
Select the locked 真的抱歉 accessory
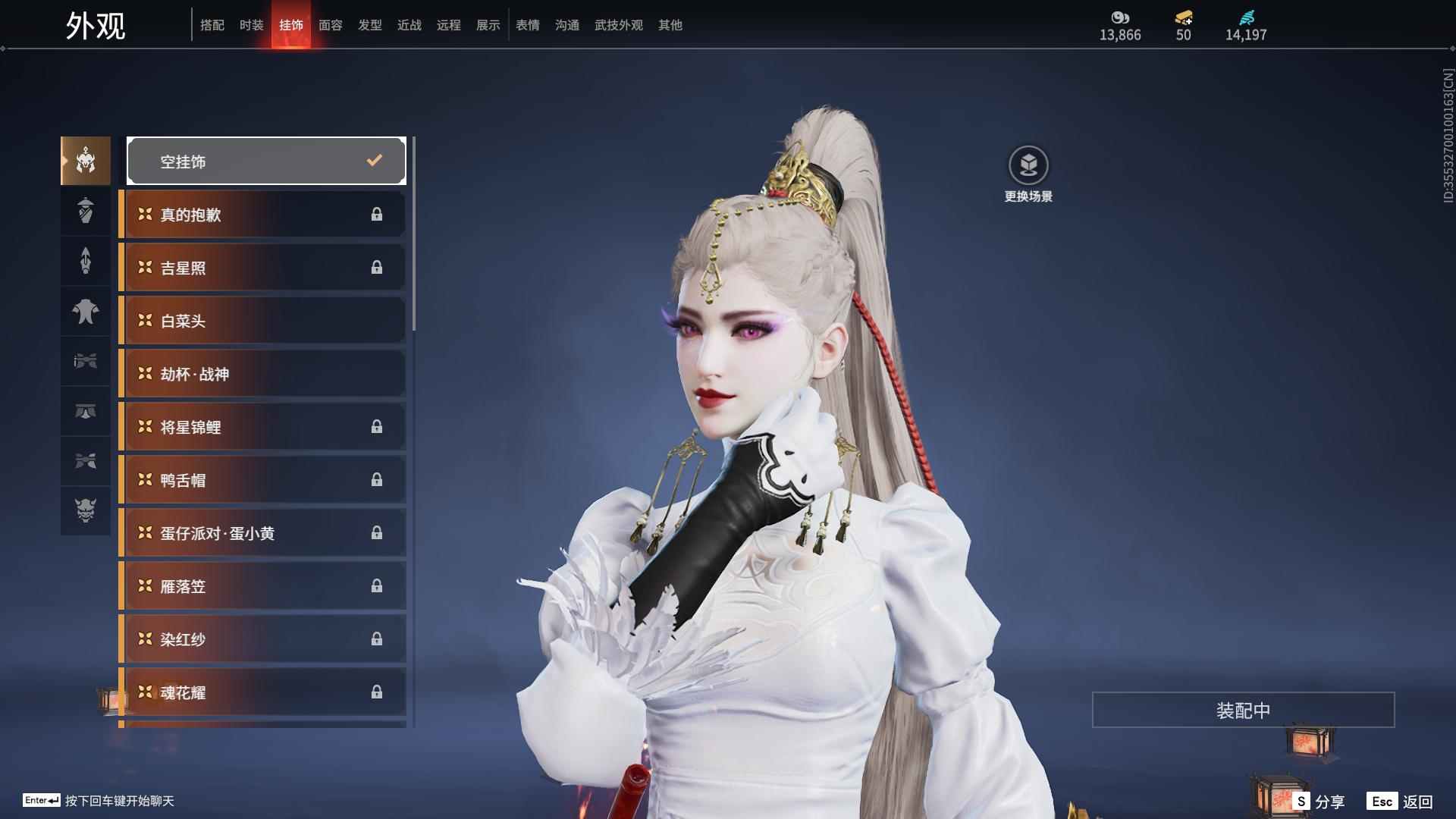pyautogui.click(x=262, y=215)
